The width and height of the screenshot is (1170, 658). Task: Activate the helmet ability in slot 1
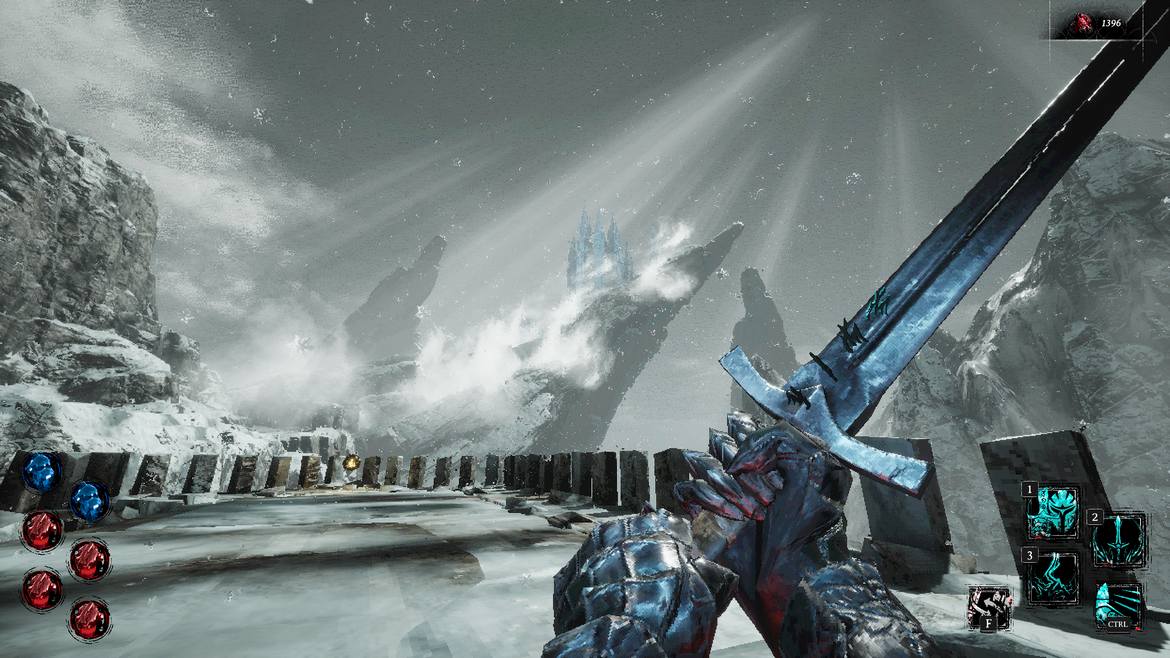click(x=1053, y=511)
